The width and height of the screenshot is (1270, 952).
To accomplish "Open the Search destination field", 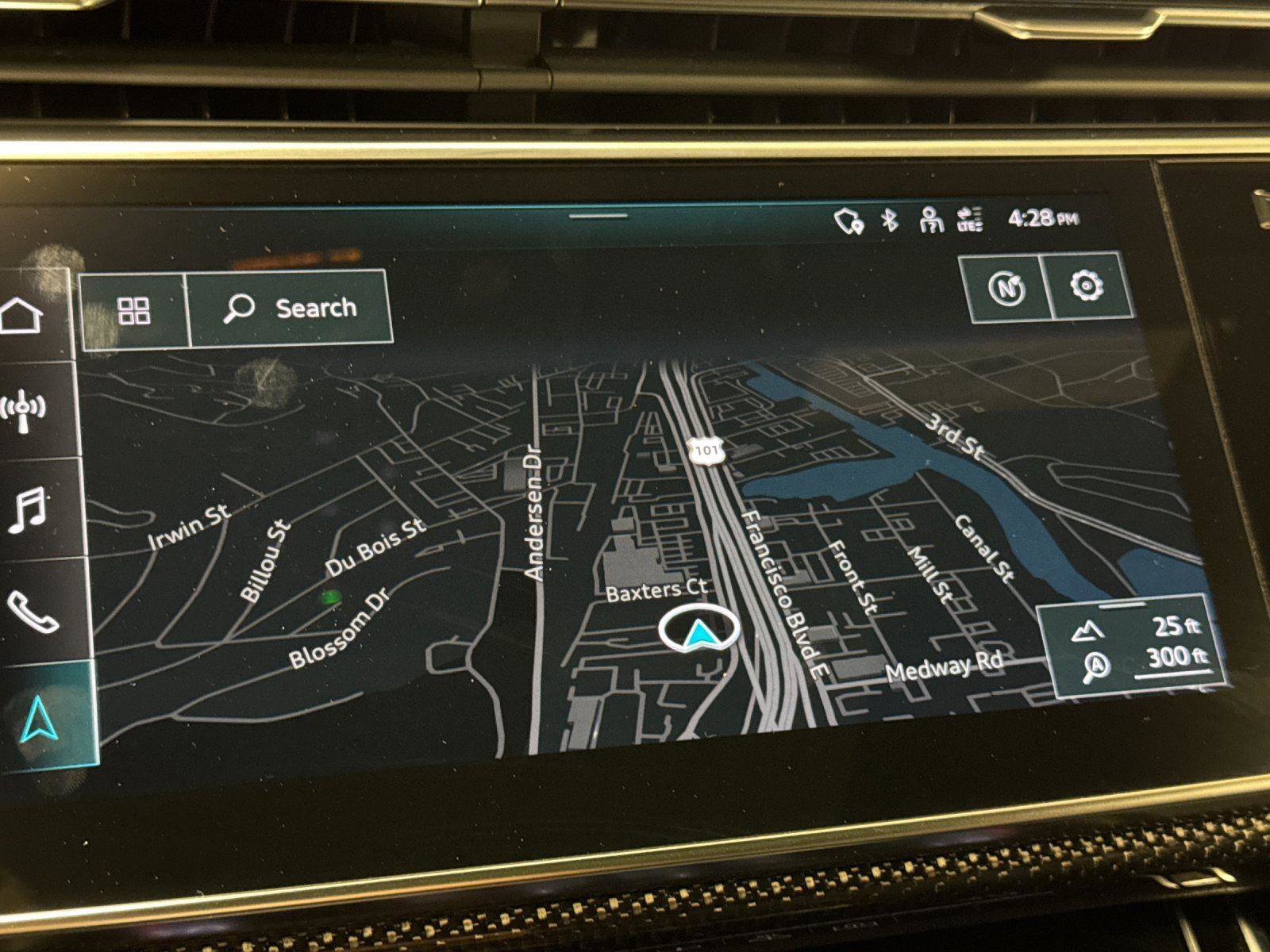I will coord(291,308).
